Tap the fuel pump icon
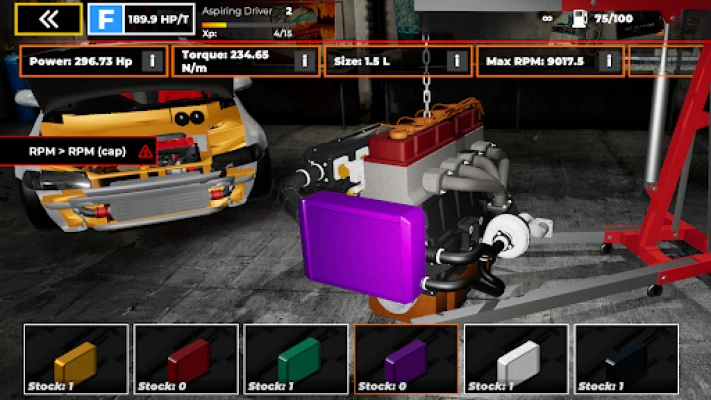The width and height of the screenshot is (711, 400). (x=580, y=18)
